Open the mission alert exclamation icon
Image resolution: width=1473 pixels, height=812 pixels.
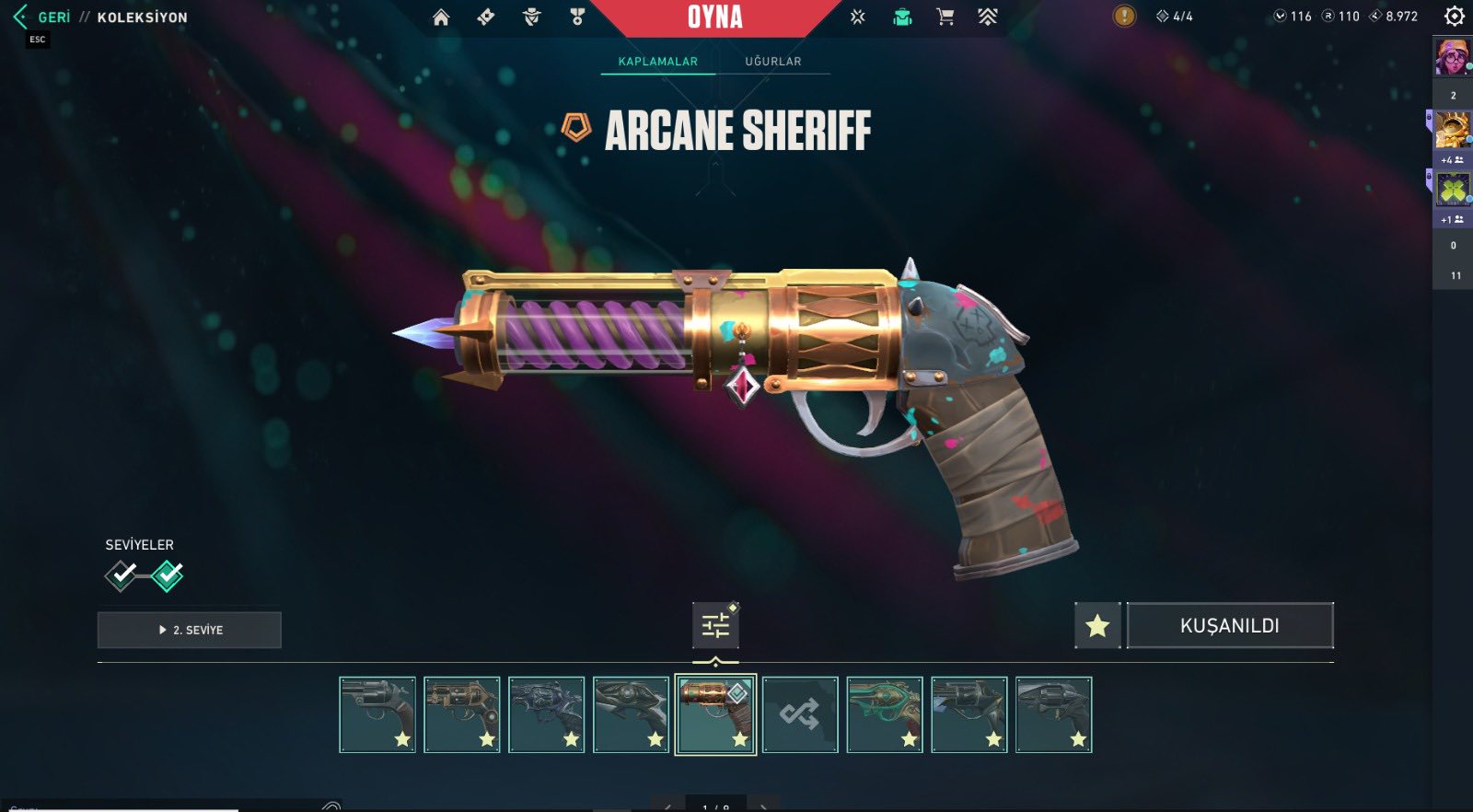click(x=1124, y=17)
